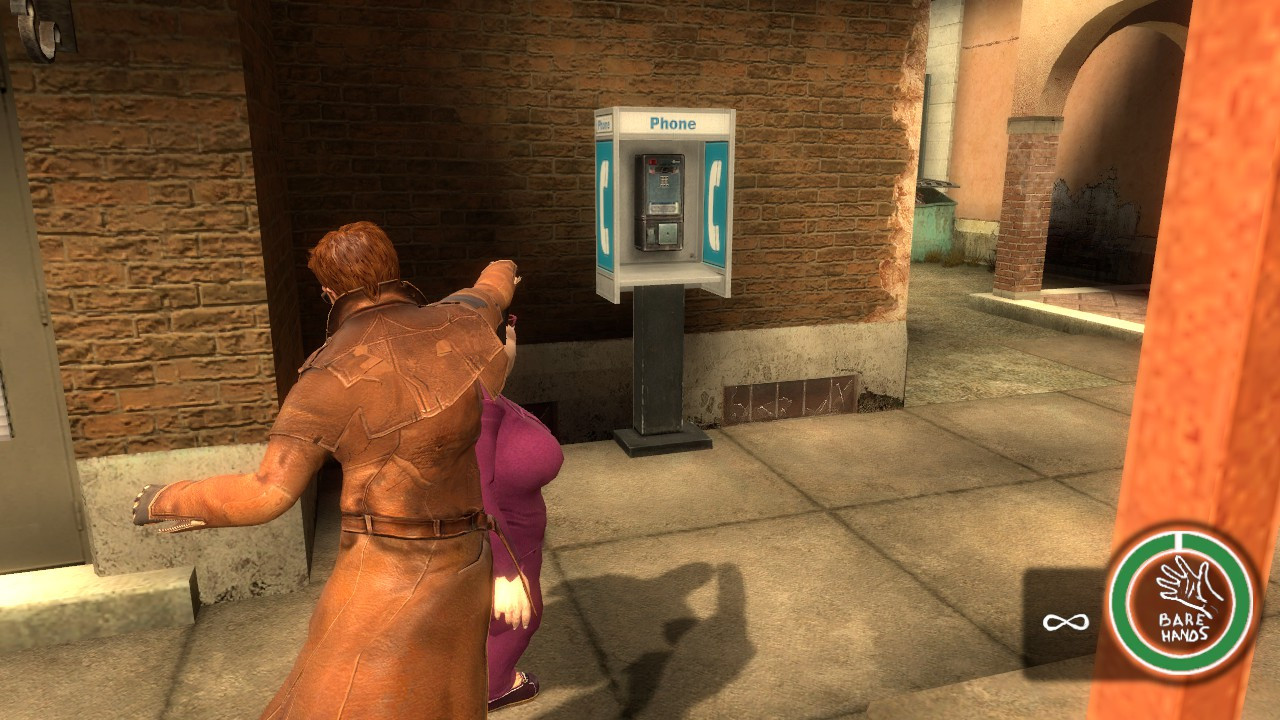Screen dimensions: 1280x720
Task: Click the white handset icon on the right phone panel
Action: coord(717,205)
